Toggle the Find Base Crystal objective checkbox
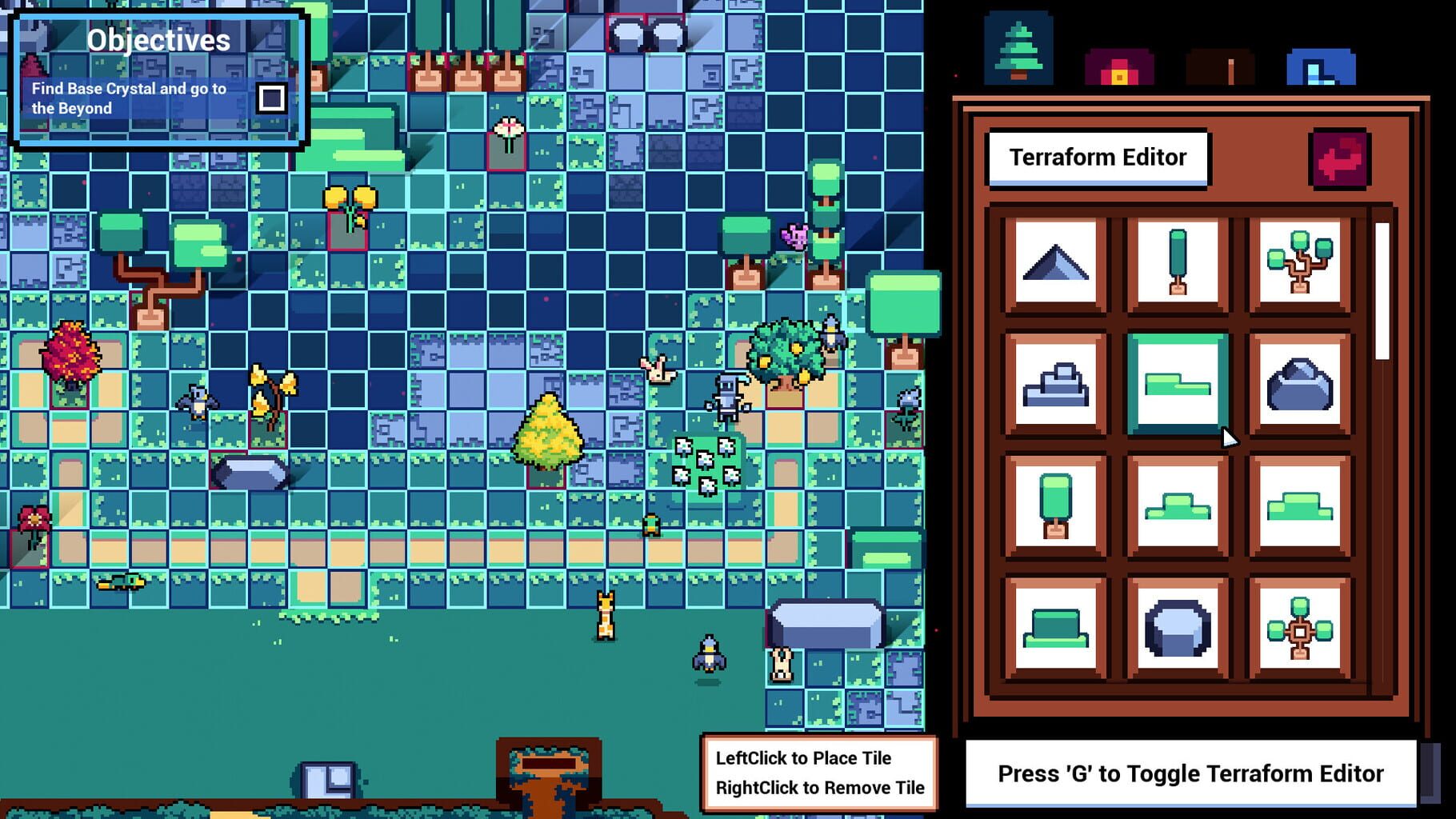This screenshot has width=1456, height=819. pyautogui.click(x=273, y=98)
